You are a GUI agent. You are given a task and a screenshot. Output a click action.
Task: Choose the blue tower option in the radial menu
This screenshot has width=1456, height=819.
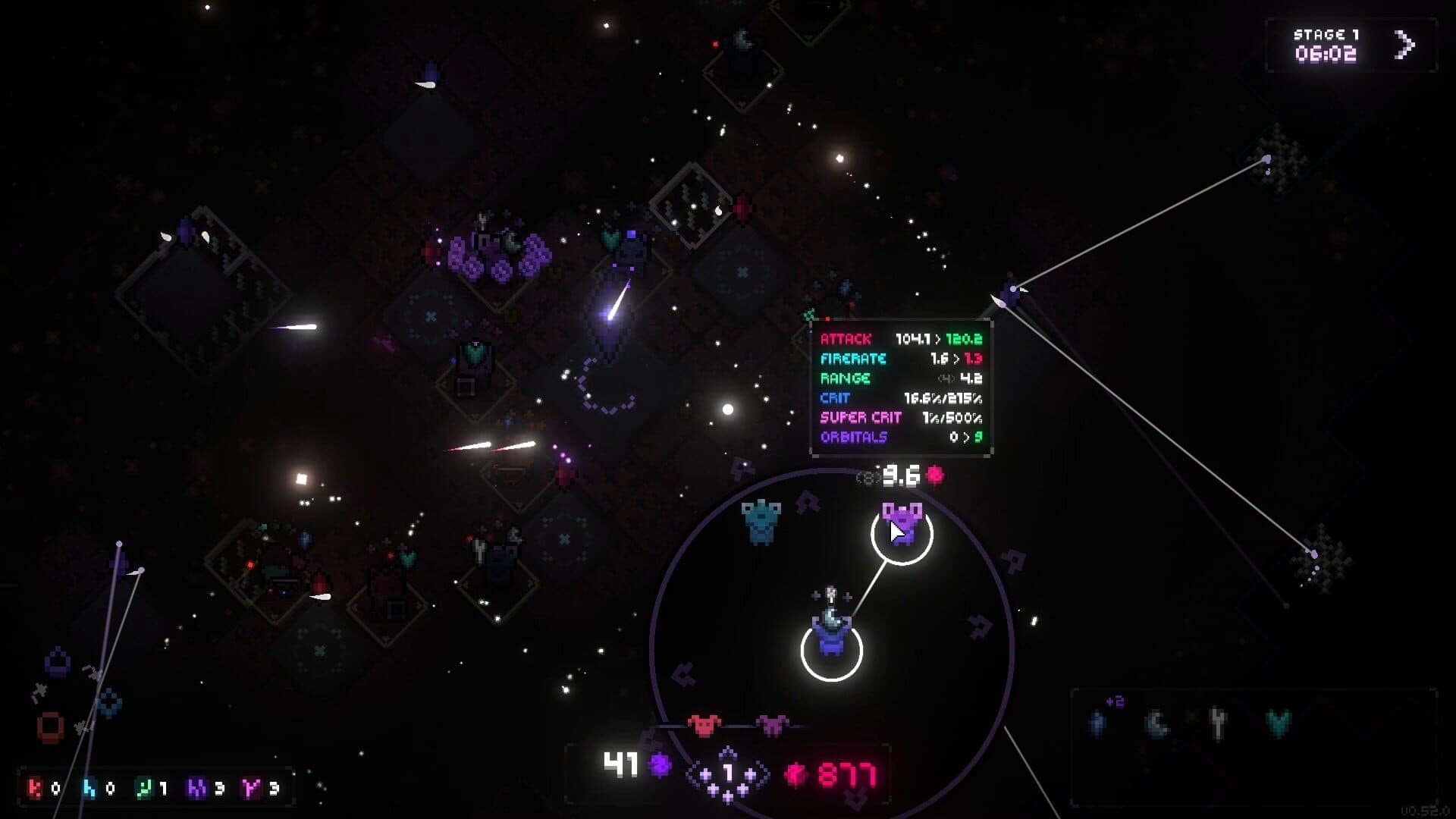pos(761,521)
